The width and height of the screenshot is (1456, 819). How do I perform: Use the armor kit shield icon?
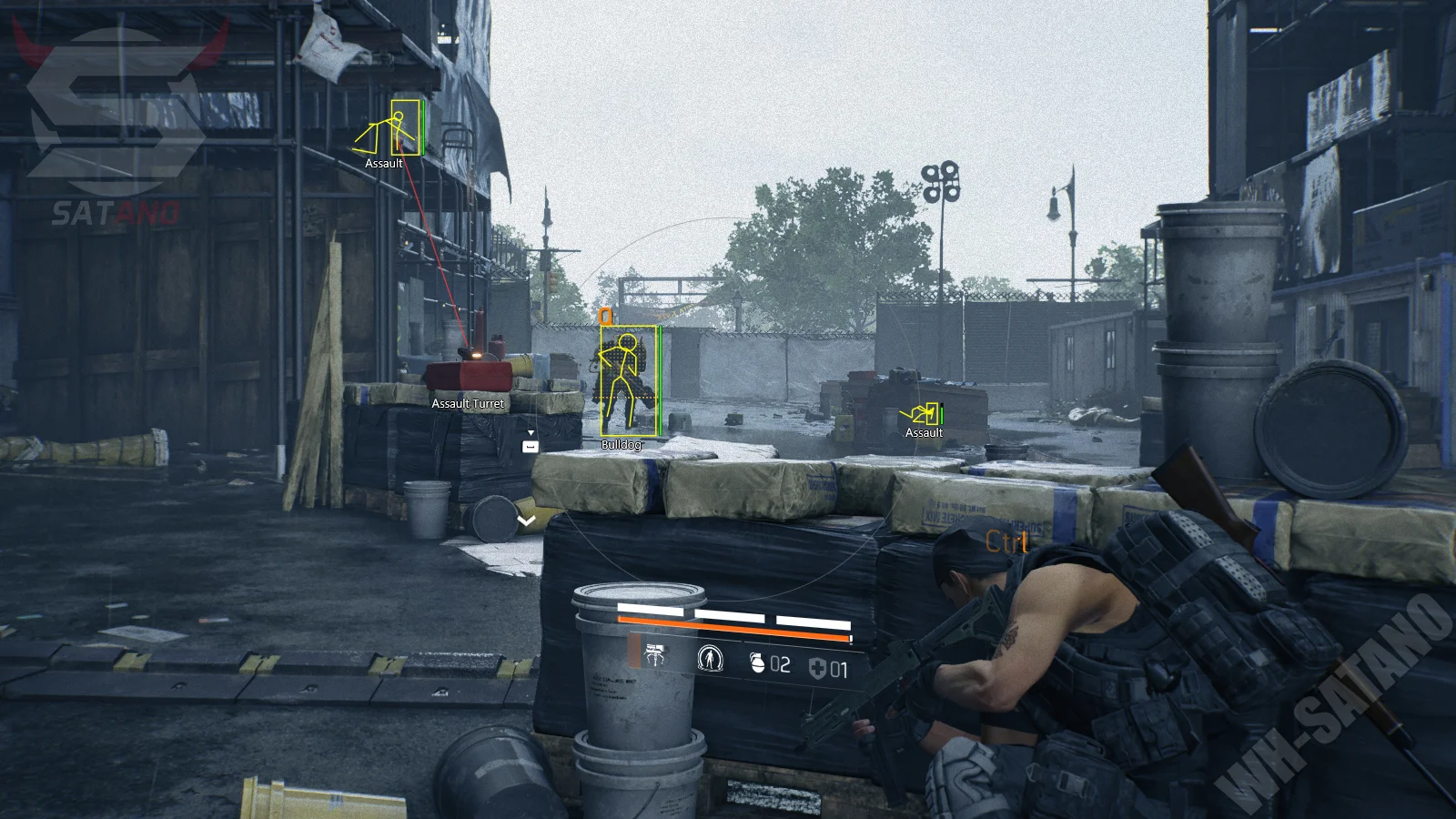(817, 670)
